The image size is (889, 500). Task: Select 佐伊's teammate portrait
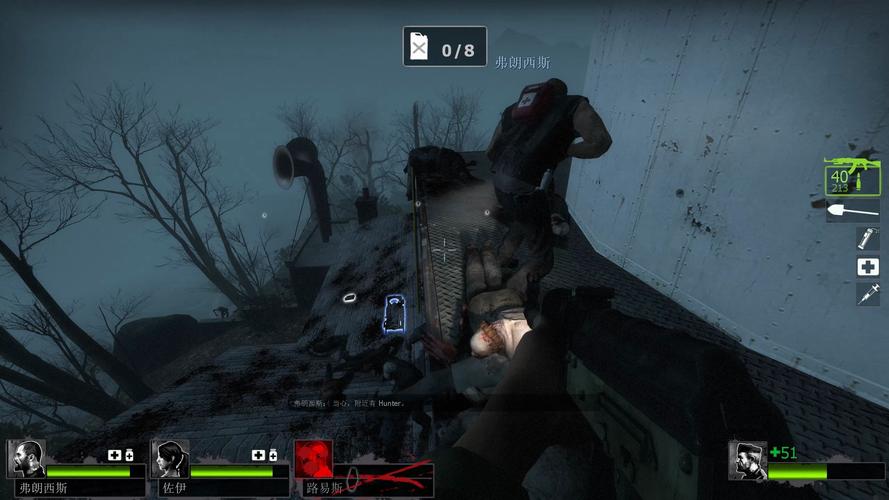pyautogui.click(x=170, y=459)
